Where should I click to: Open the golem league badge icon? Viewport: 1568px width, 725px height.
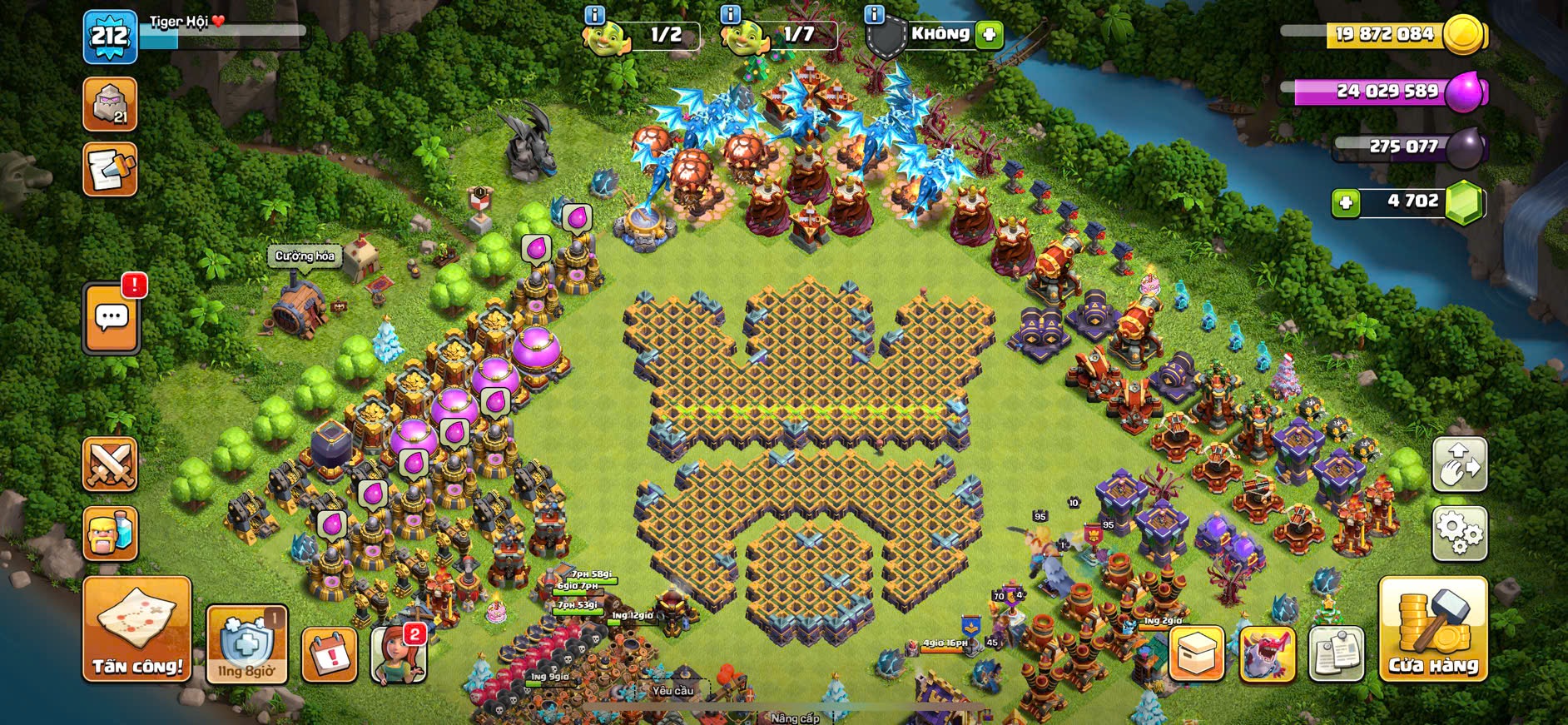[110, 105]
